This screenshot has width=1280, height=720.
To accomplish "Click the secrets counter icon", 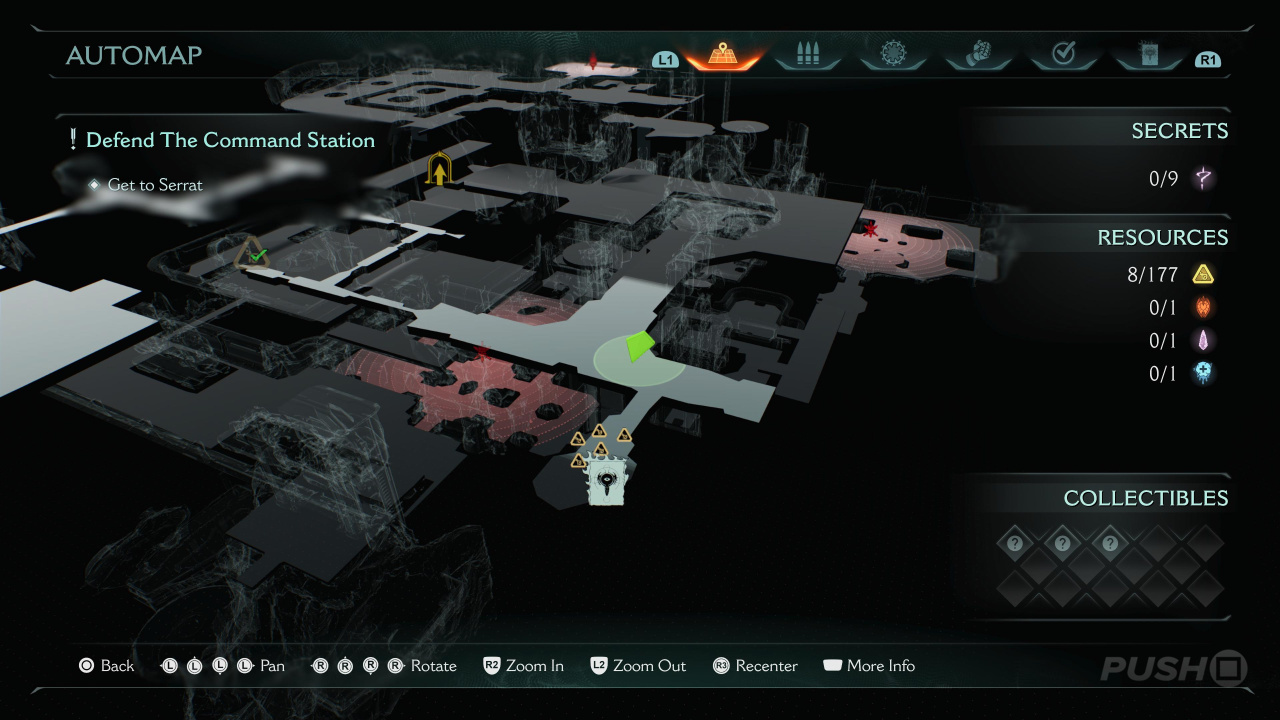I will click(1204, 180).
